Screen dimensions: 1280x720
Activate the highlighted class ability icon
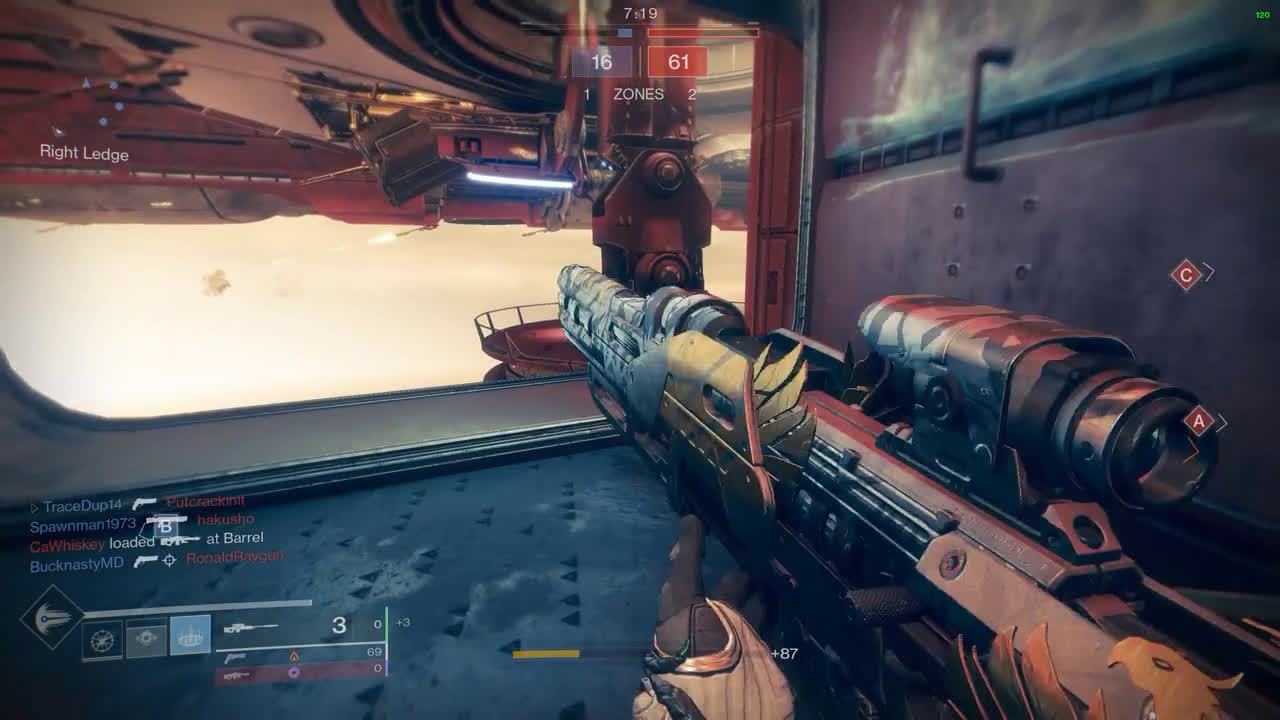coord(190,635)
